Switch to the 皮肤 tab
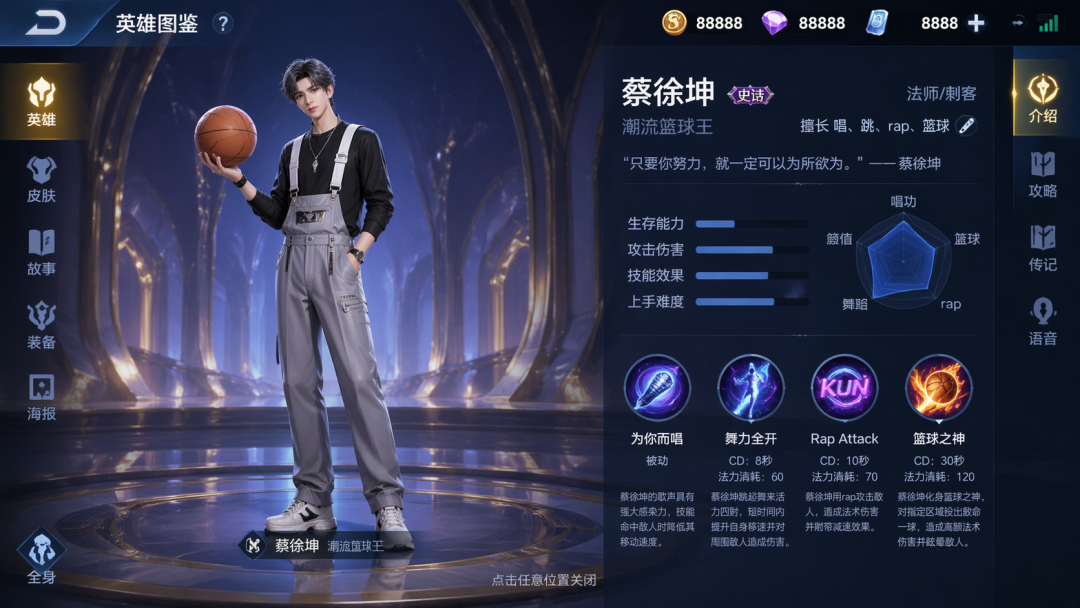 click(41, 179)
